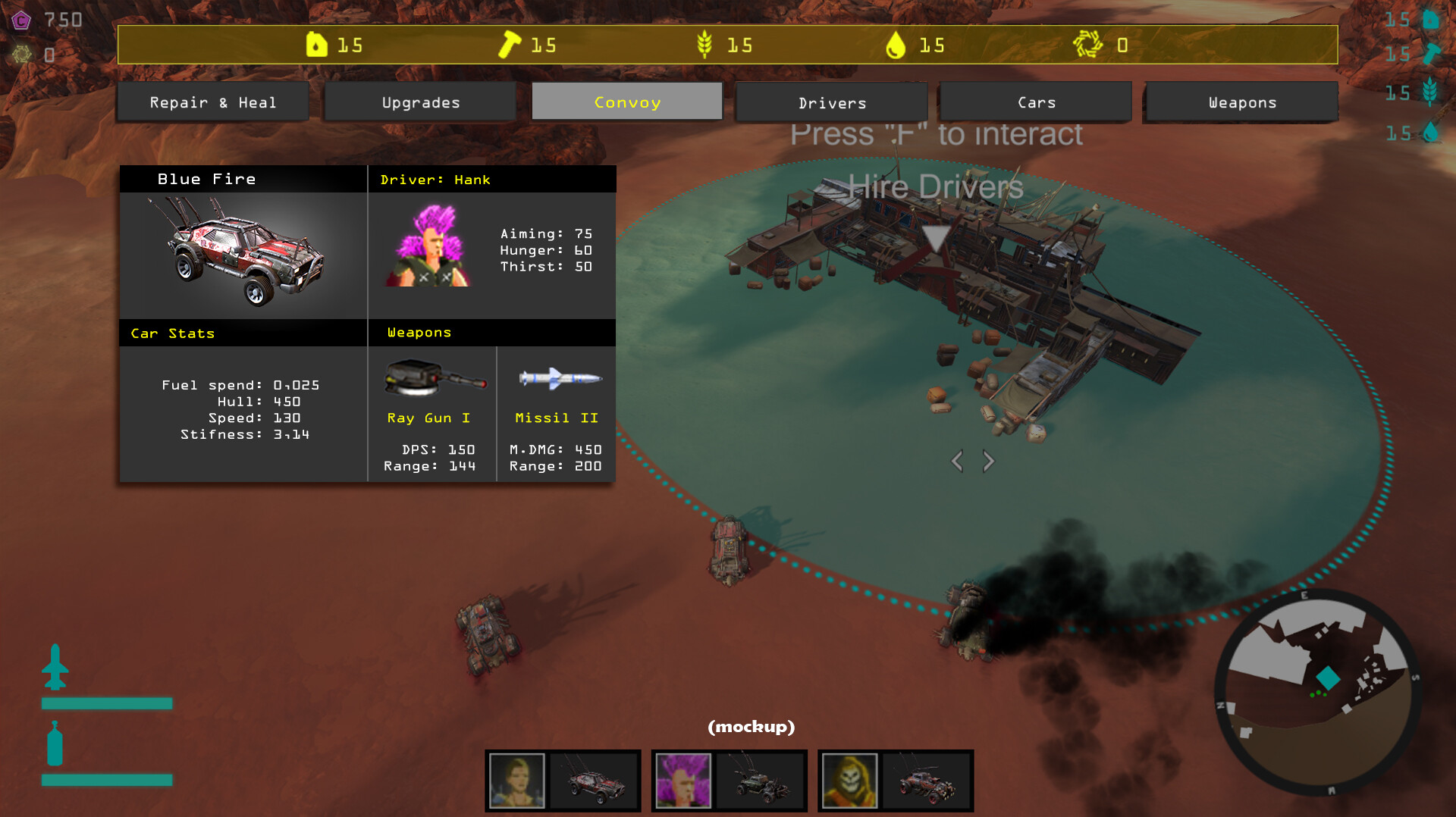
Task: Click the hammer scrap resource icon
Action: point(507,45)
